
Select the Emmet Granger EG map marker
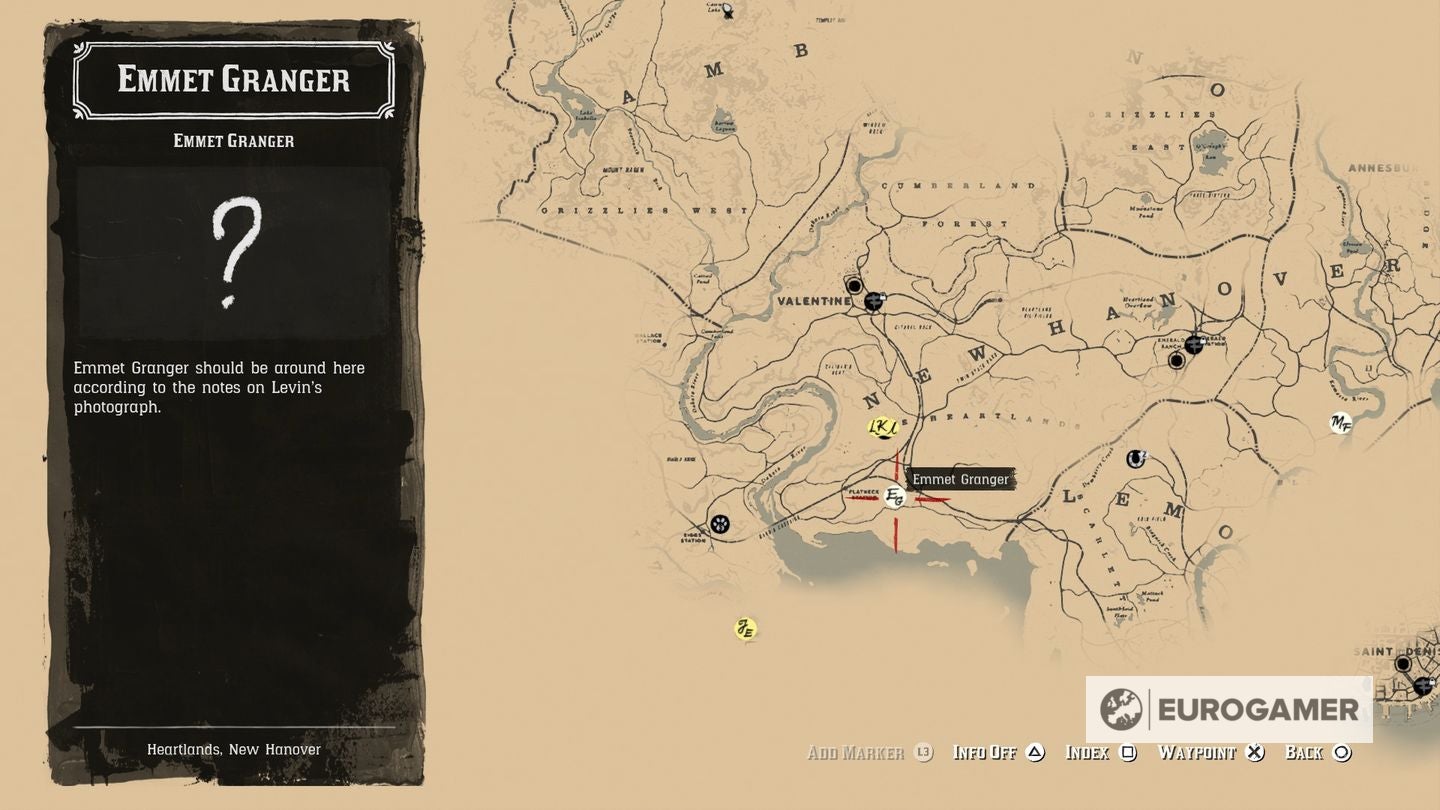[x=895, y=496]
